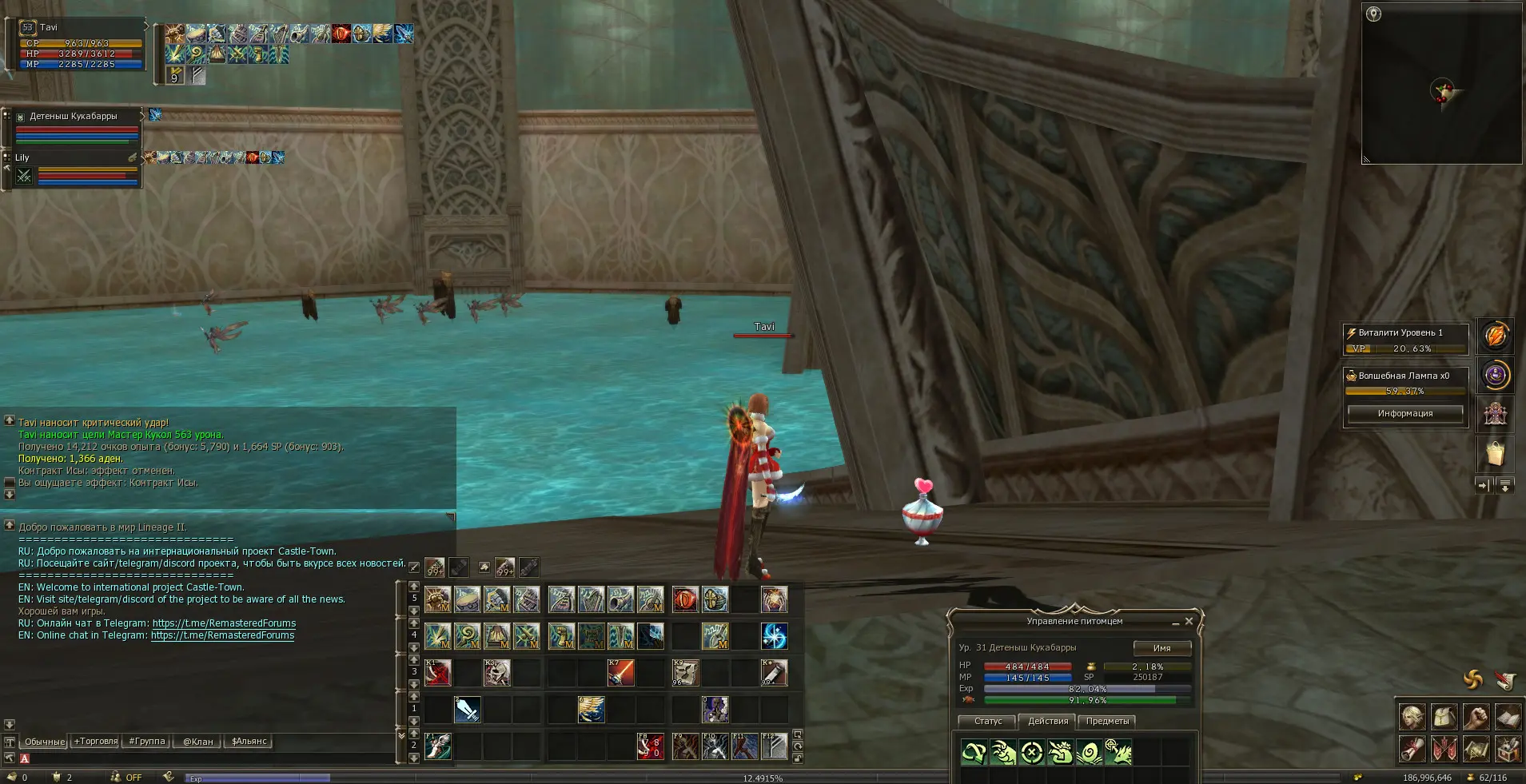Use the red eye buff skill
The height and width of the screenshot is (784, 1526).
[685, 599]
